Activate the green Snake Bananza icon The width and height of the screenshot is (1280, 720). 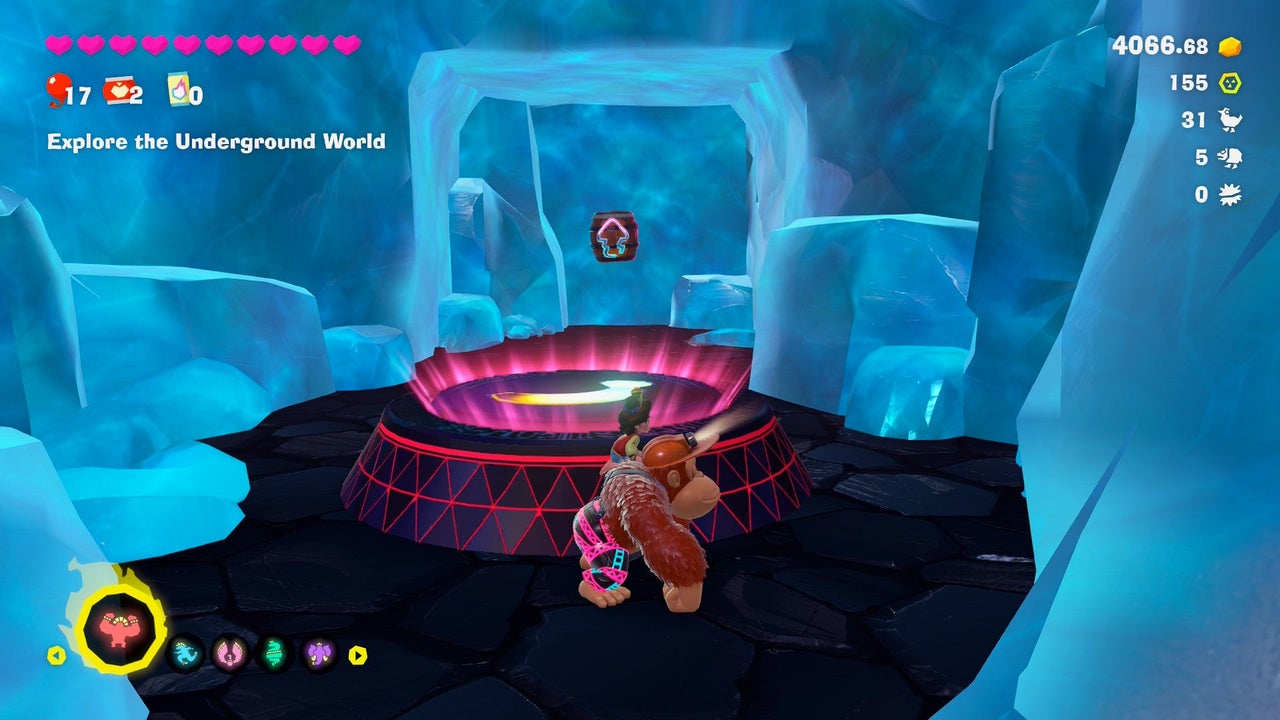274,655
